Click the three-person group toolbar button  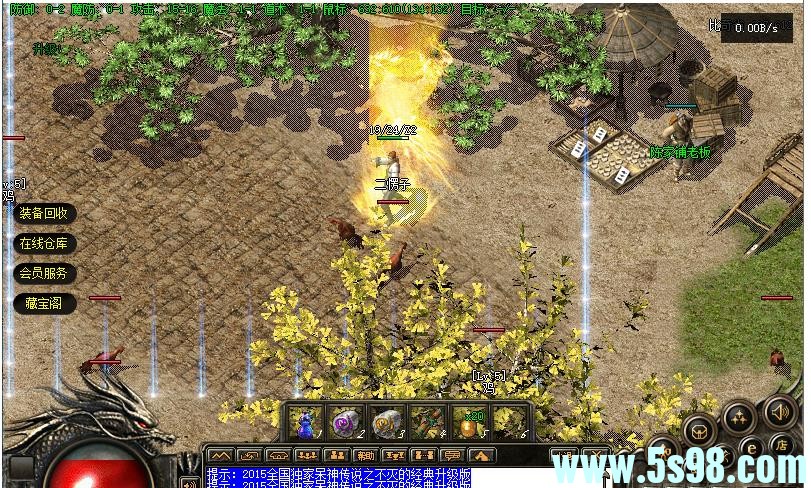(306, 455)
